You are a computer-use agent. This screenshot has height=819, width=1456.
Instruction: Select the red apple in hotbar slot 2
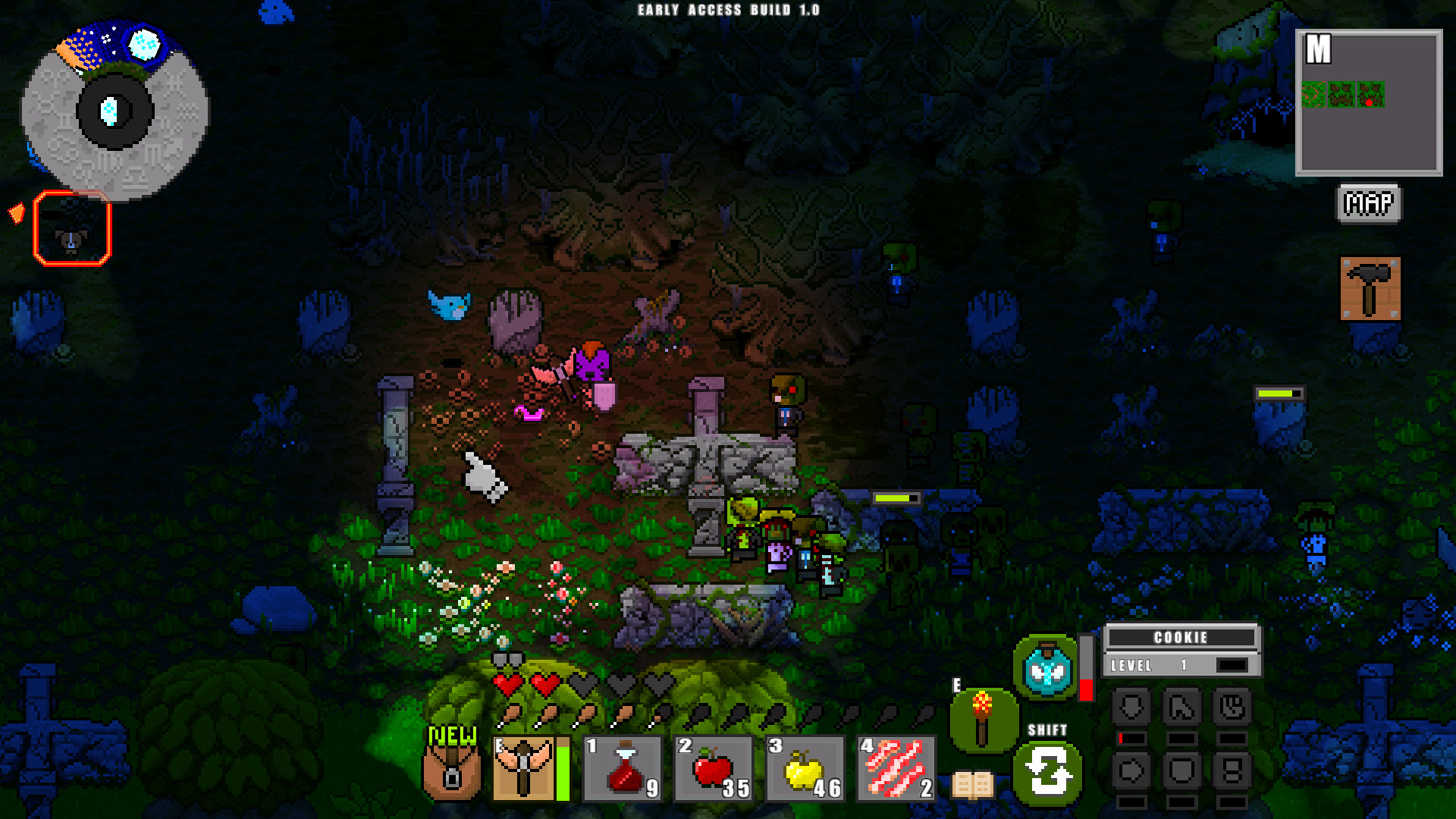coord(711,770)
